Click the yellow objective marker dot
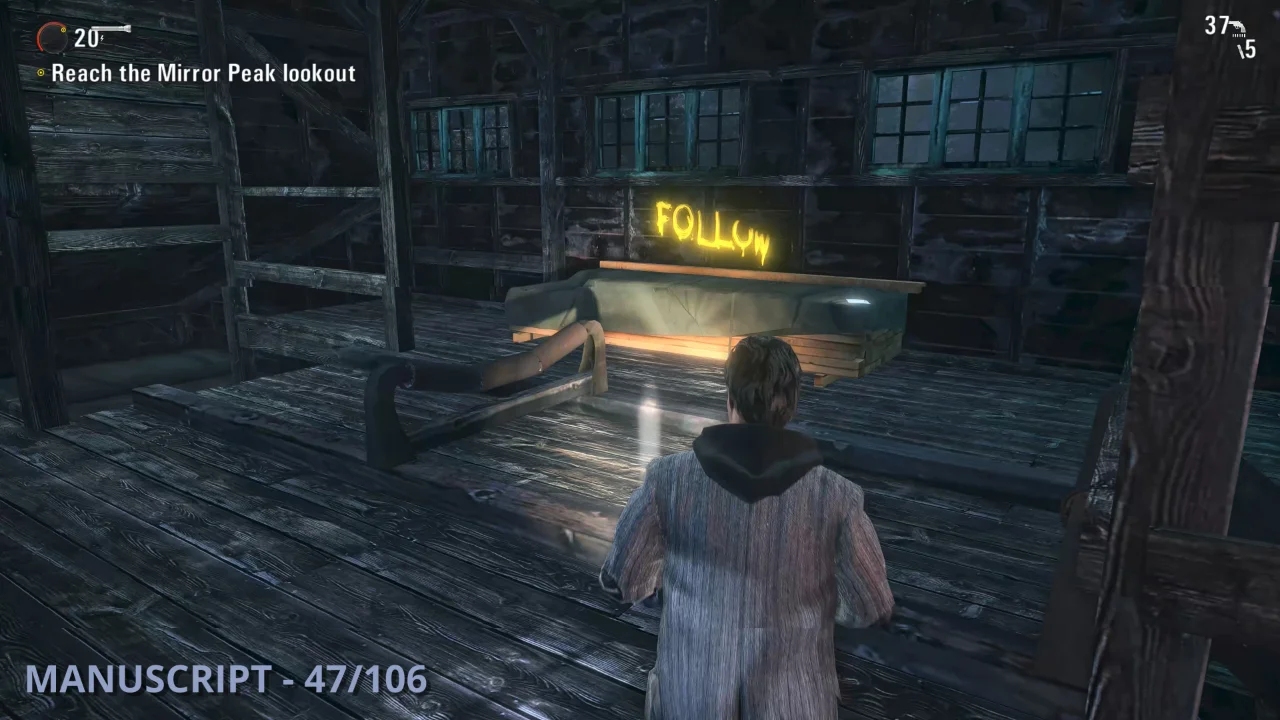The image size is (1280, 720). (40, 73)
